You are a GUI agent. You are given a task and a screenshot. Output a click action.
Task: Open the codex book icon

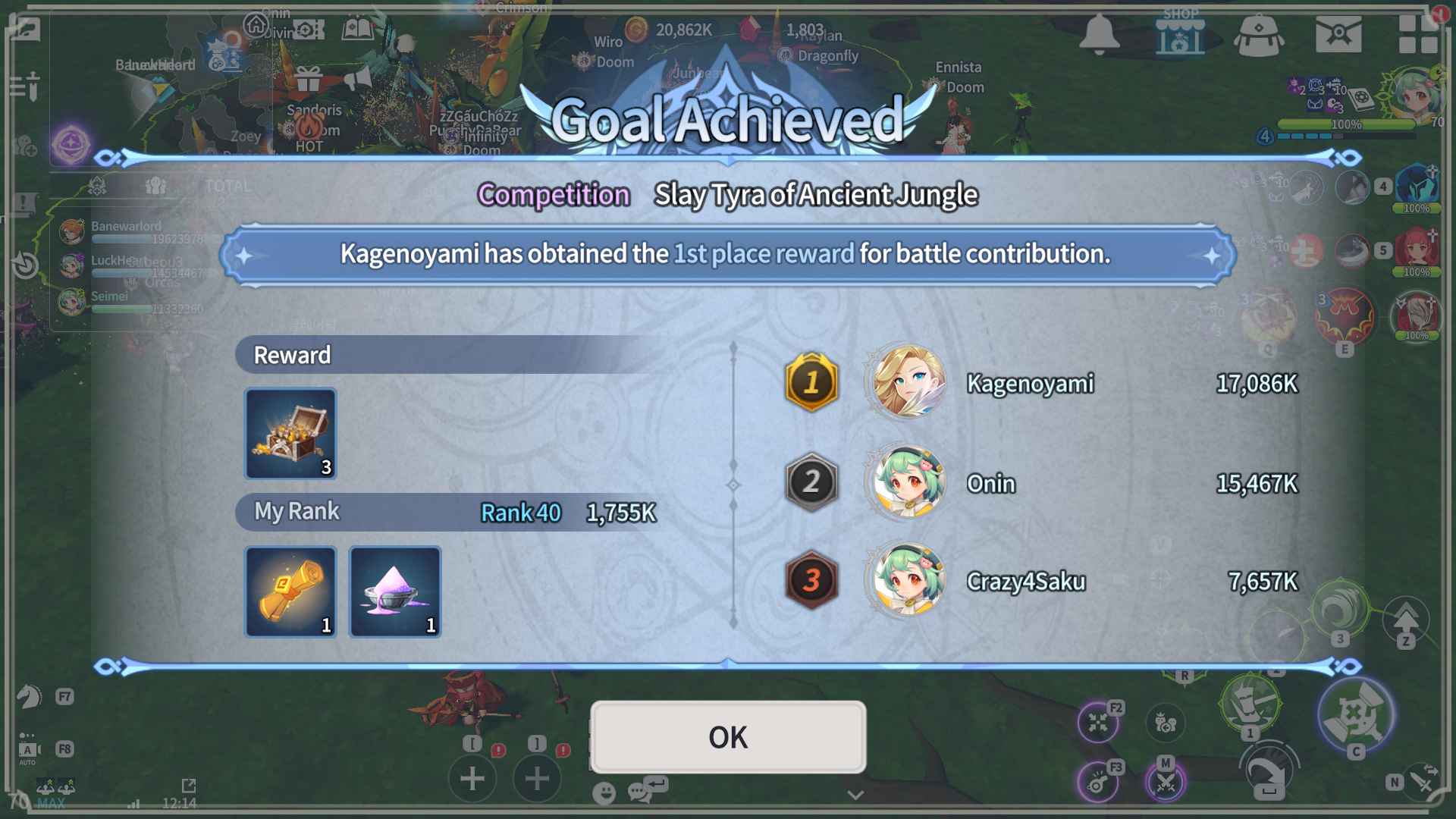[357, 30]
